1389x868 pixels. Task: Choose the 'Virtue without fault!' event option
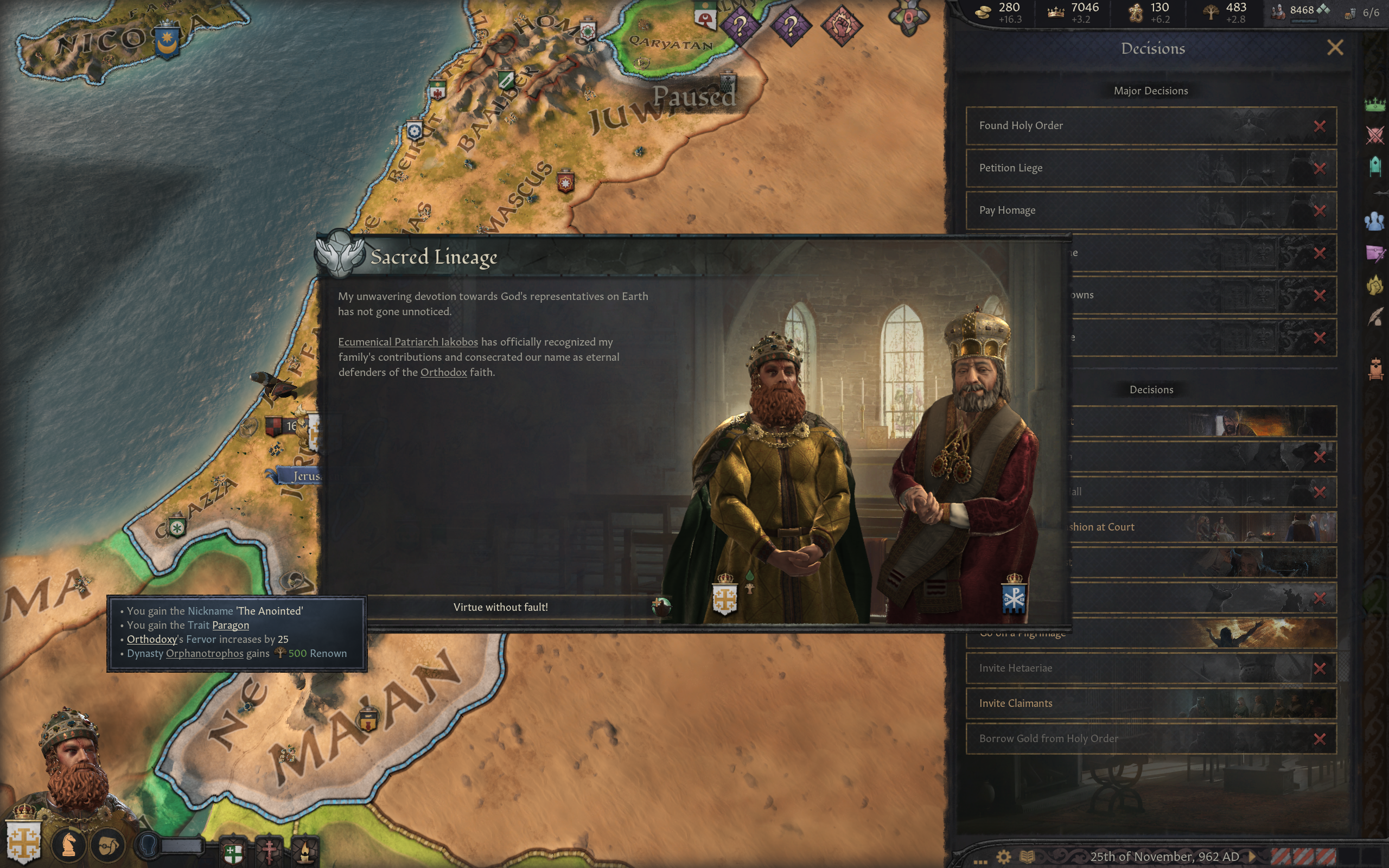[500, 608]
